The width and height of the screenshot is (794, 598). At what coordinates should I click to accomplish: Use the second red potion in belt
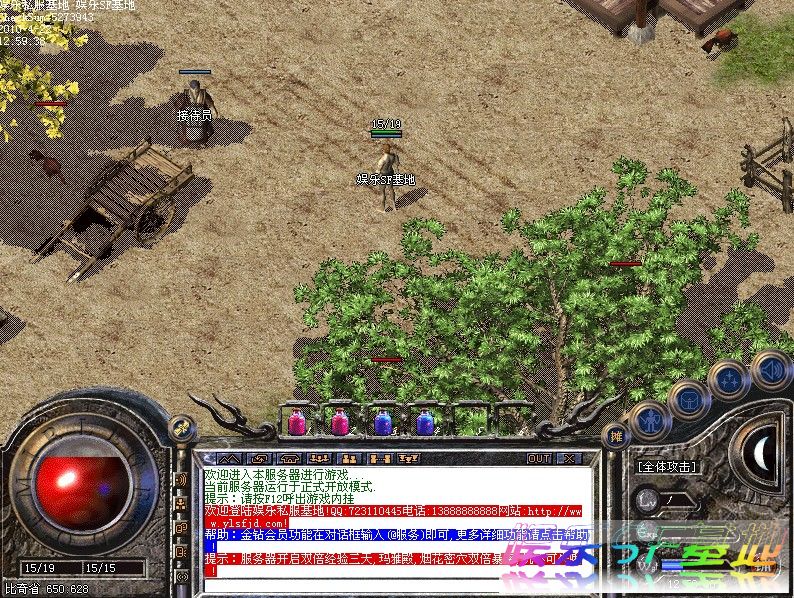point(340,423)
